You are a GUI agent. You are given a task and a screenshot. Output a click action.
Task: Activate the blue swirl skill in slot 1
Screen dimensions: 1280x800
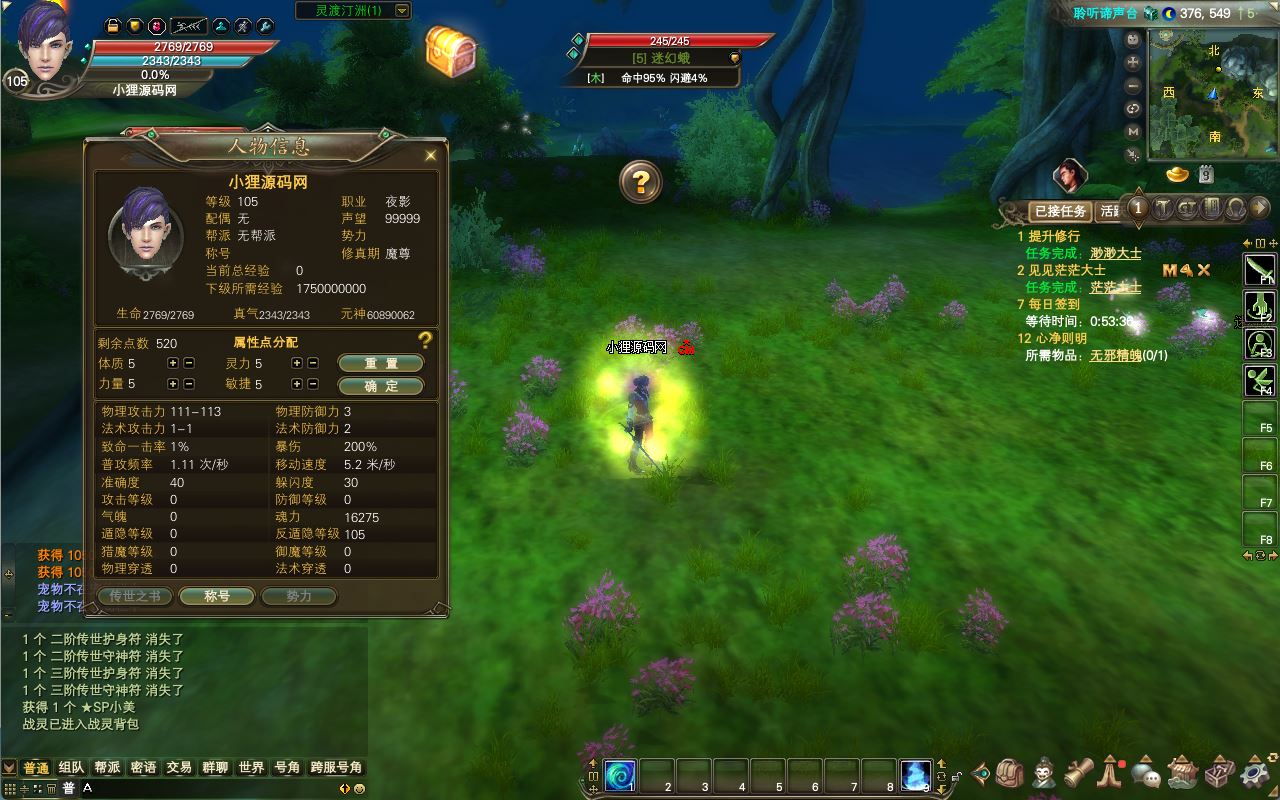(x=620, y=775)
